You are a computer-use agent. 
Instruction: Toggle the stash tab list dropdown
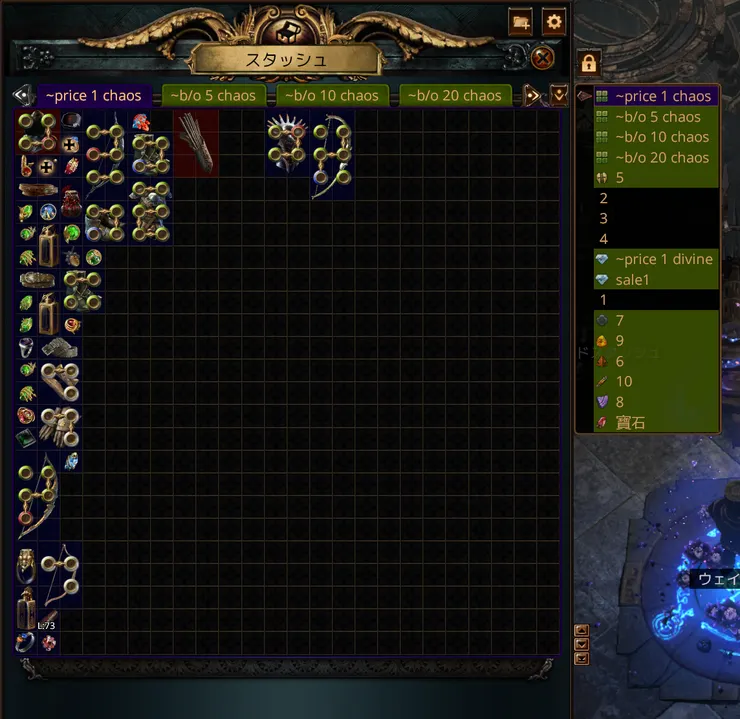[x=559, y=96]
